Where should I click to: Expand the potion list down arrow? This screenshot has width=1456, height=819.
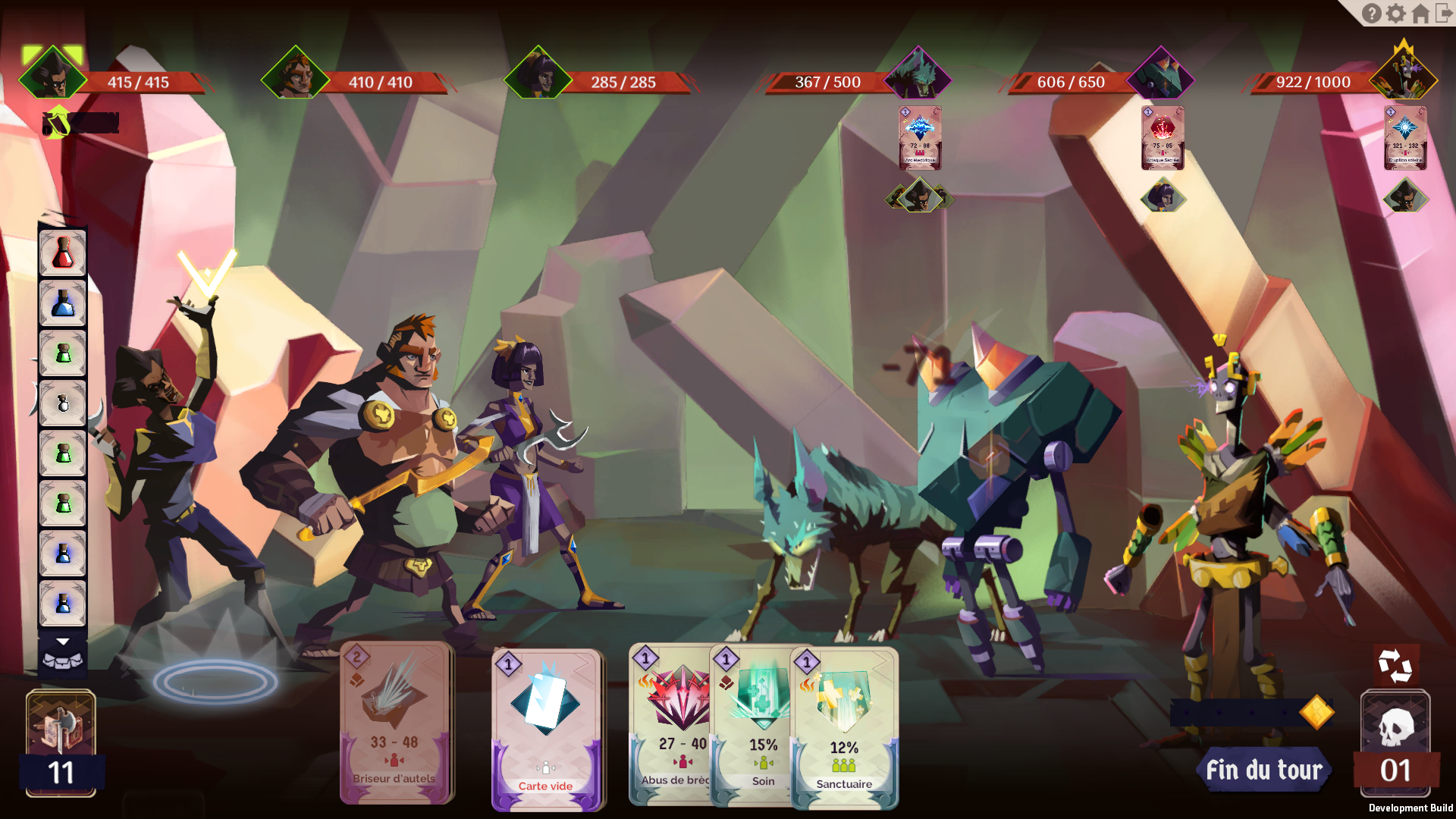point(63,642)
